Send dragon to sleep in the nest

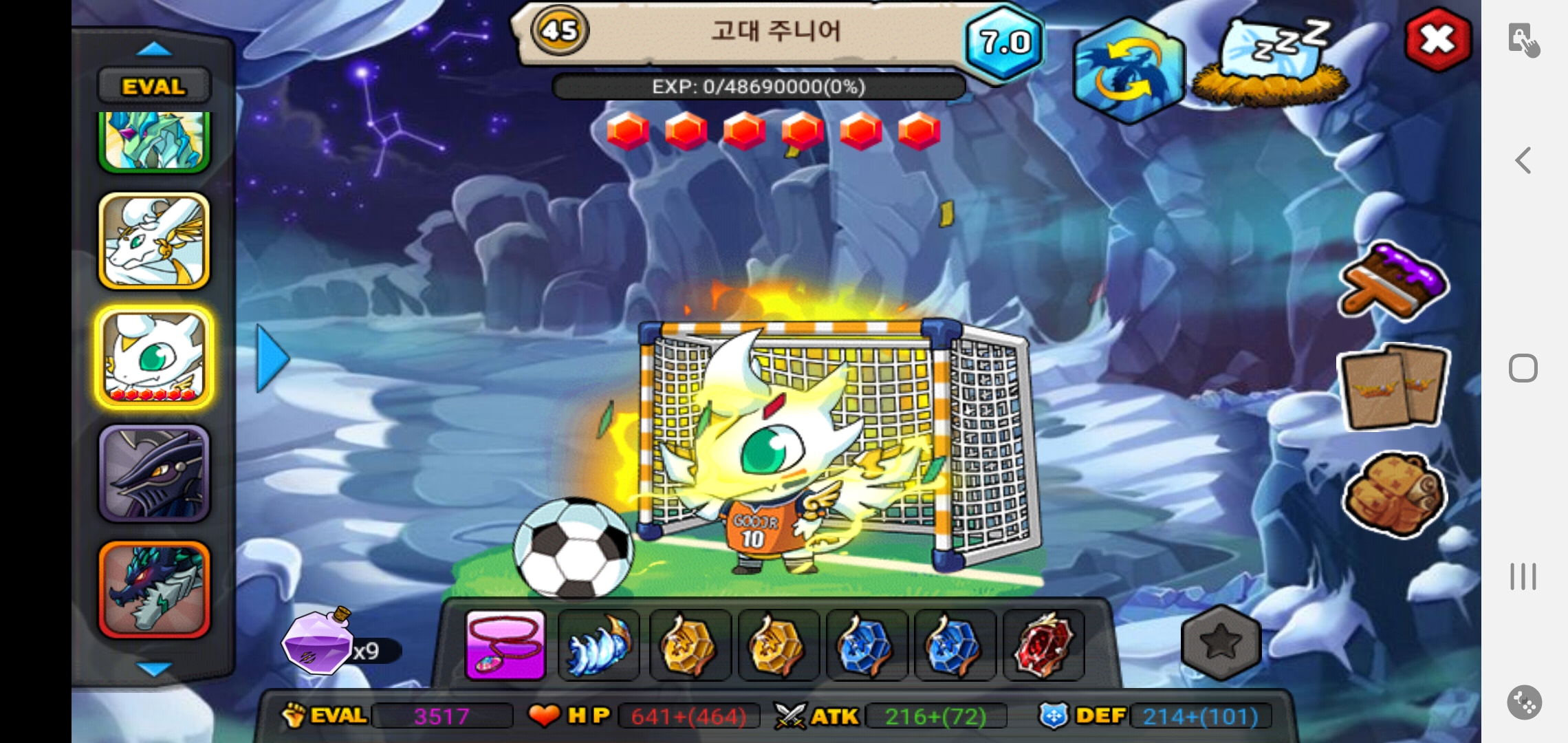coord(1270,62)
